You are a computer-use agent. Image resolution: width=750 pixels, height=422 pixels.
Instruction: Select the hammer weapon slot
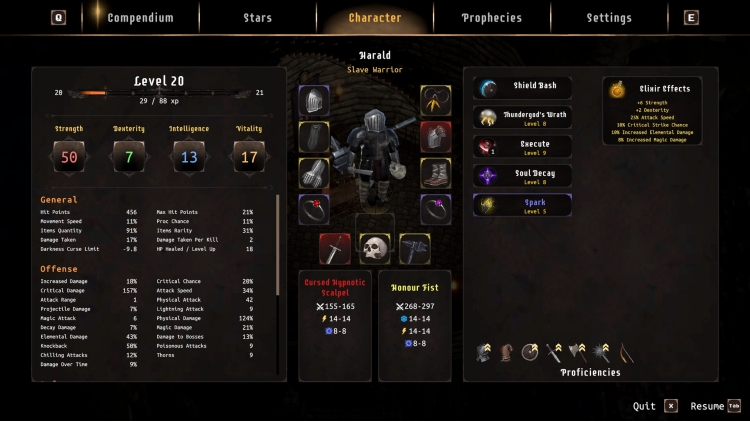pyautogui.click(x=415, y=248)
